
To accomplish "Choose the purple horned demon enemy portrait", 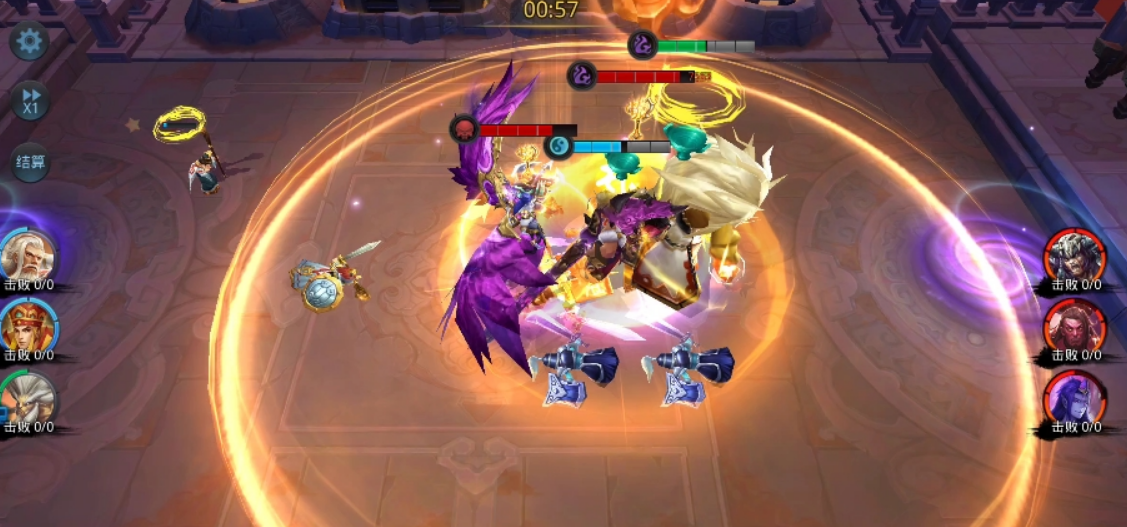I will pyautogui.click(x=1075, y=398).
